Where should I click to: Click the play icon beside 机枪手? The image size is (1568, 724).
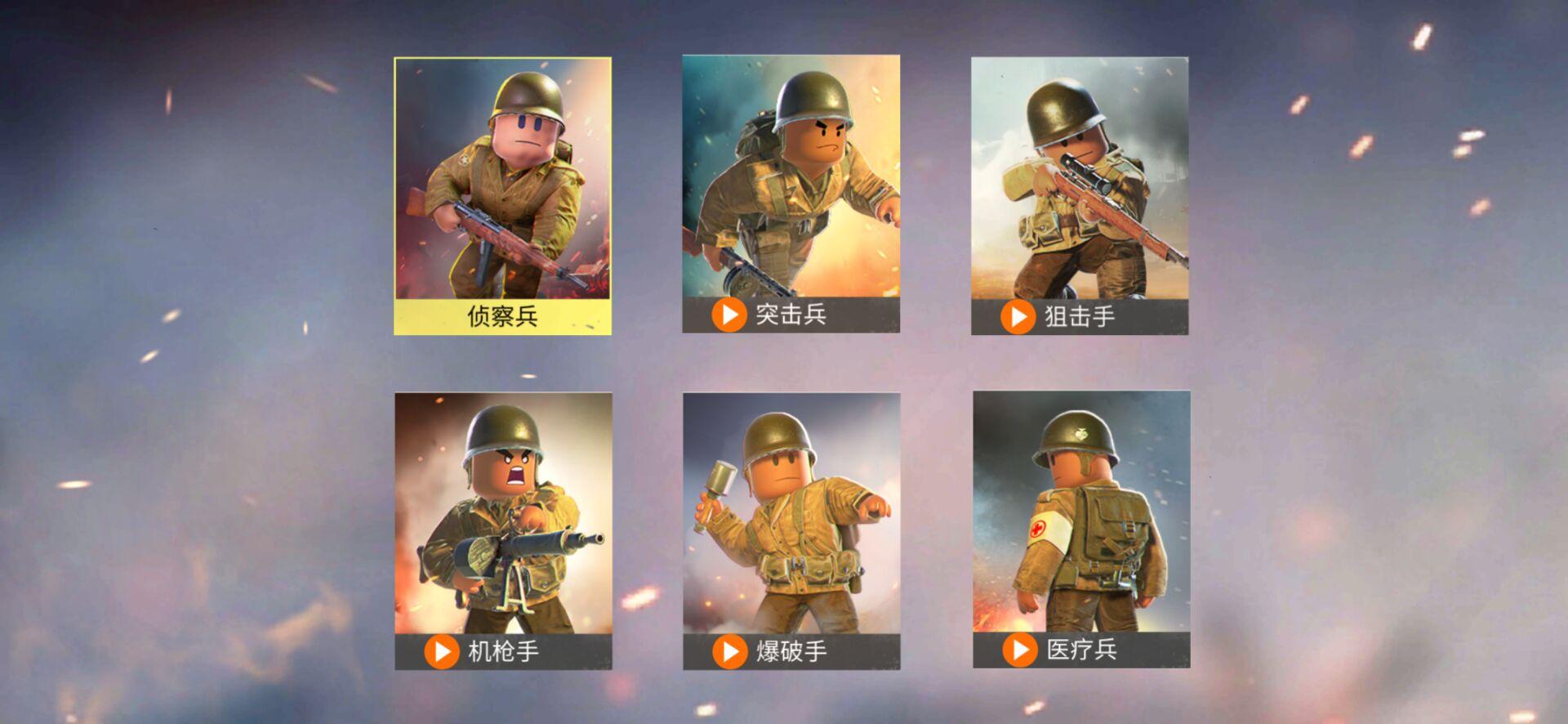click(441, 651)
